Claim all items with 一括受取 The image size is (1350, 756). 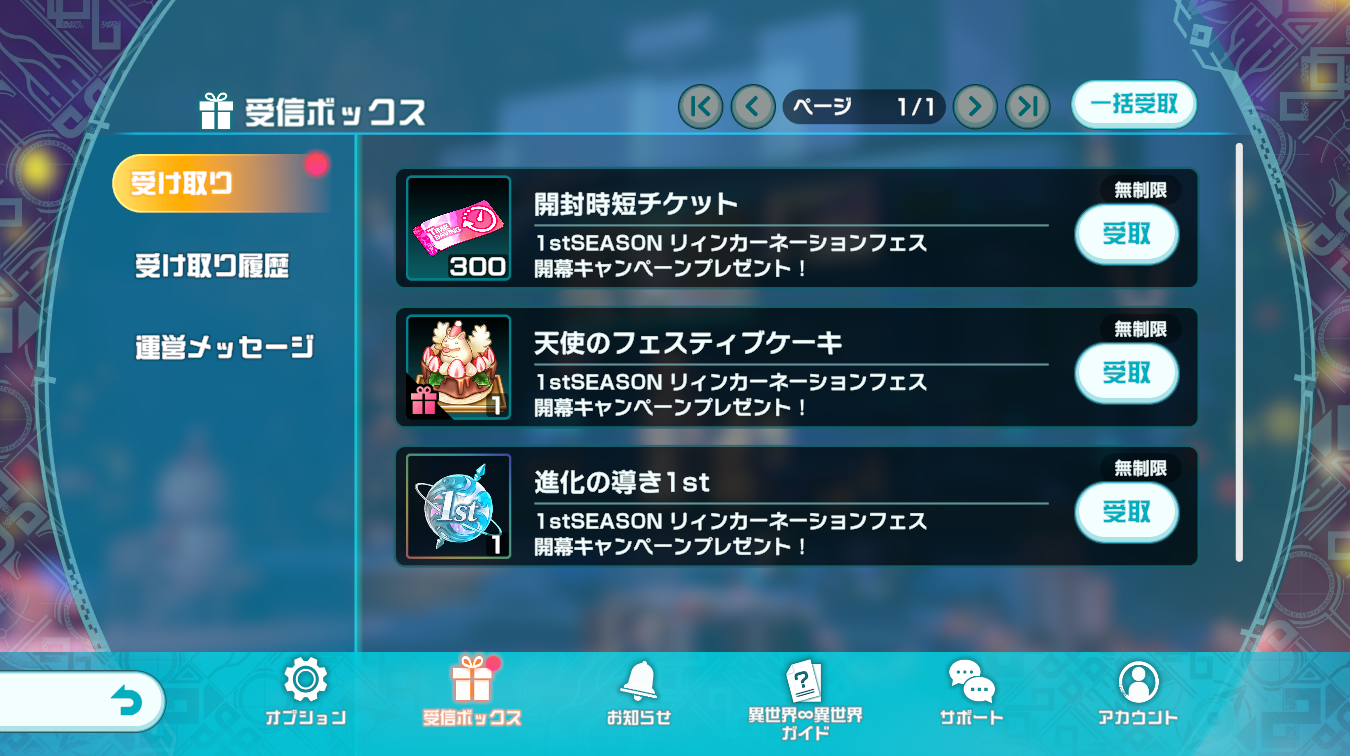(x=1133, y=105)
